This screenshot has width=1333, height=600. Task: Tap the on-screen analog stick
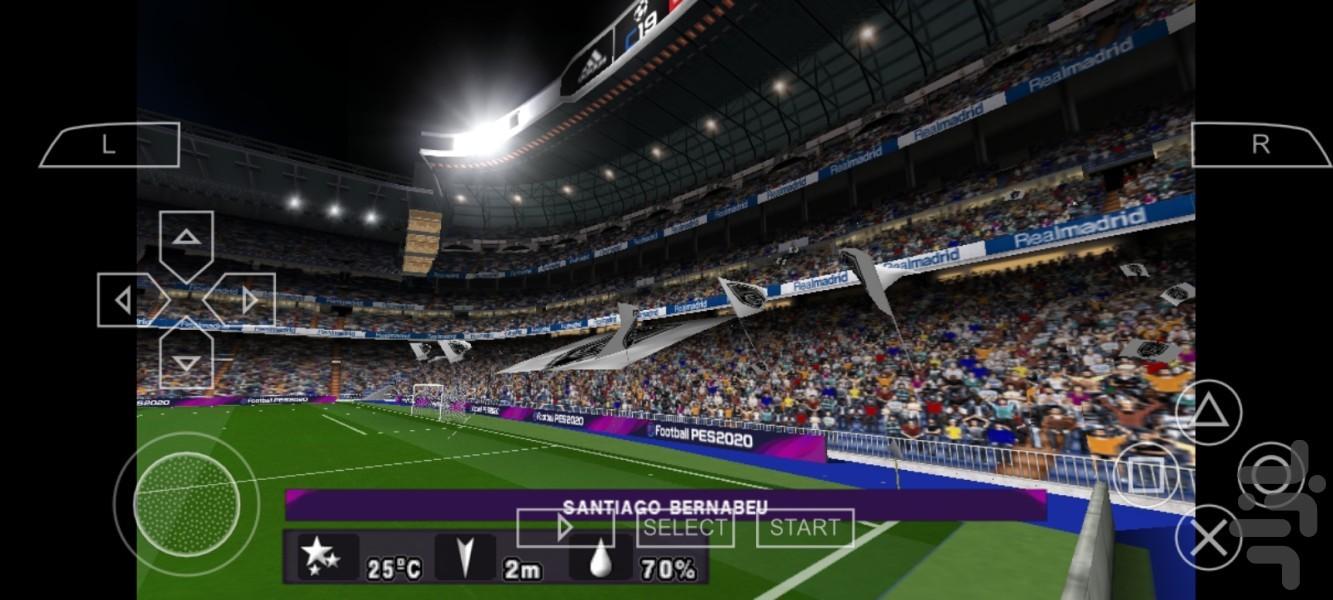(187, 504)
